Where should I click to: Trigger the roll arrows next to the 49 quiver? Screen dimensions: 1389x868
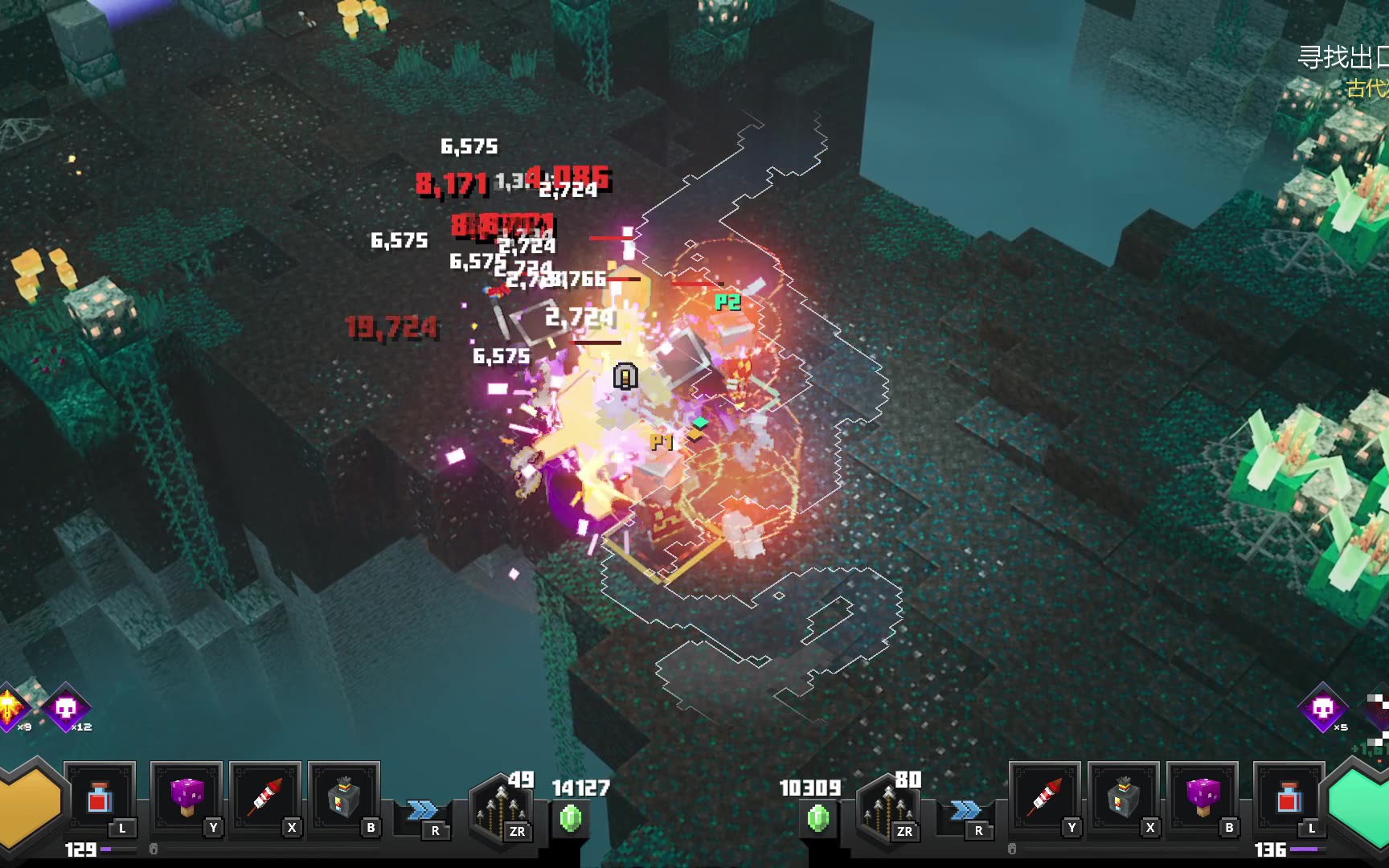[422, 810]
